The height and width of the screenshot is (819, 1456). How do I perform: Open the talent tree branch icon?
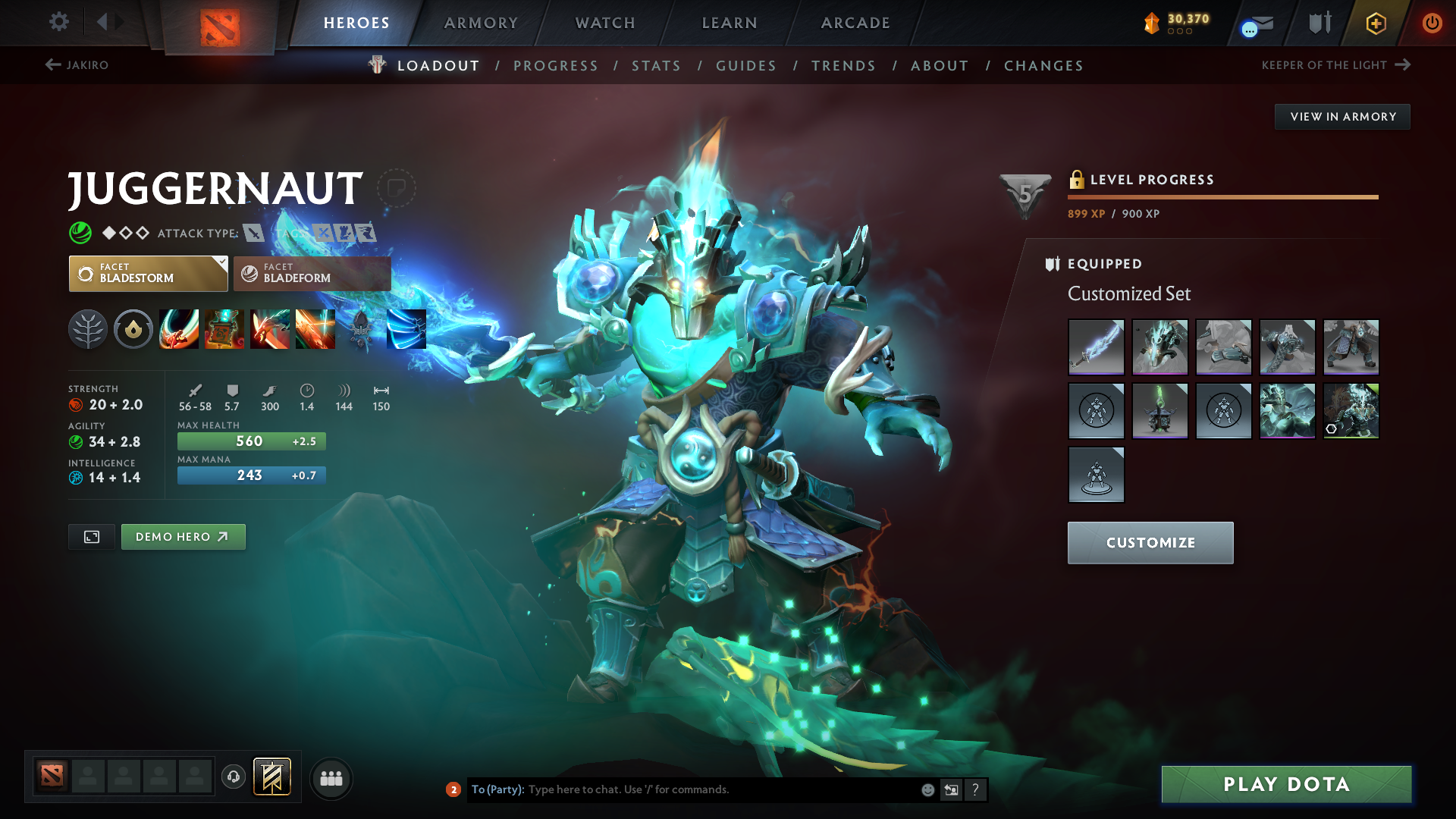coord(88,328)
